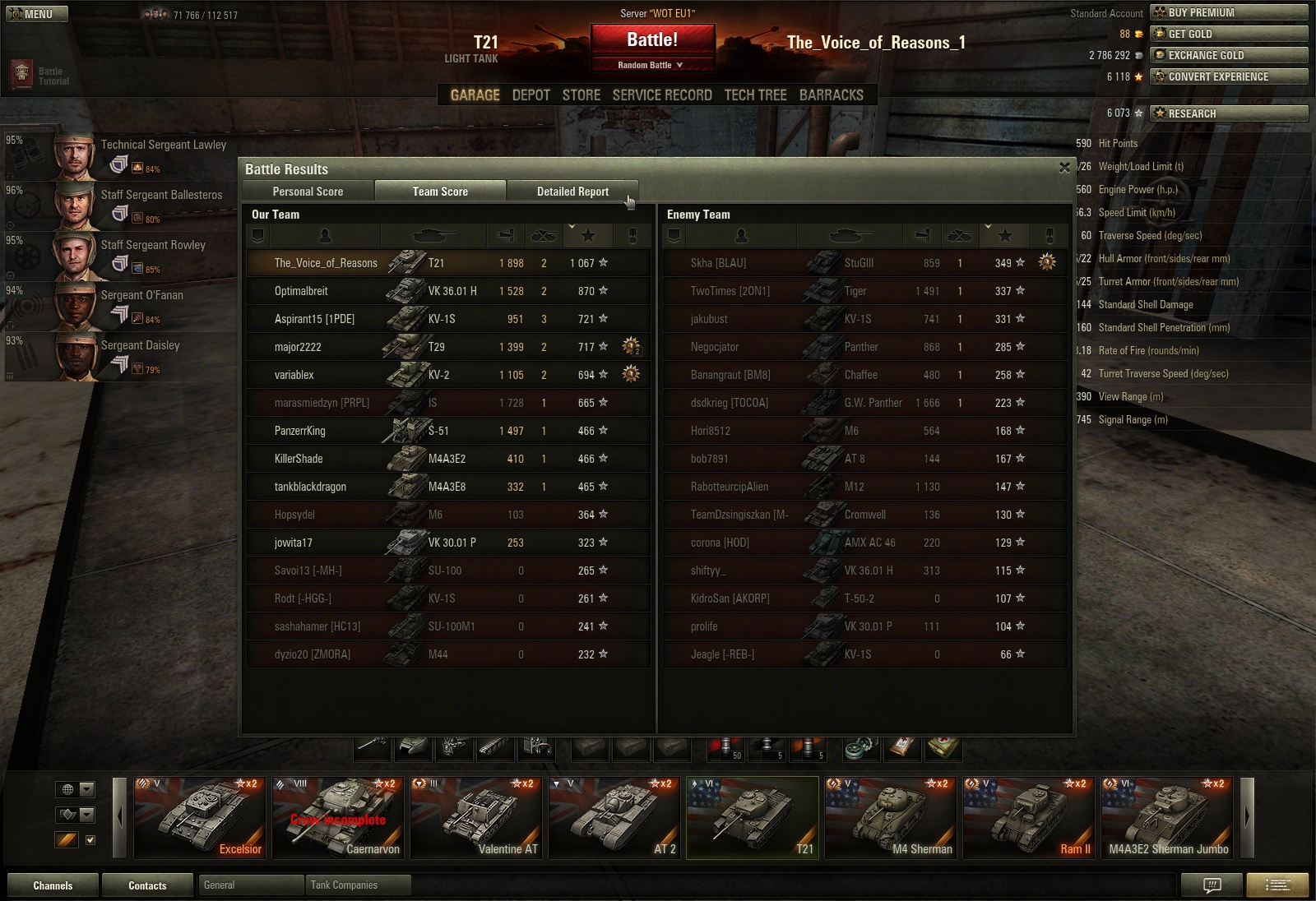The image size is (1316, 901).
Task: Switch to Personal Score tab
Action: coord(308,192)
